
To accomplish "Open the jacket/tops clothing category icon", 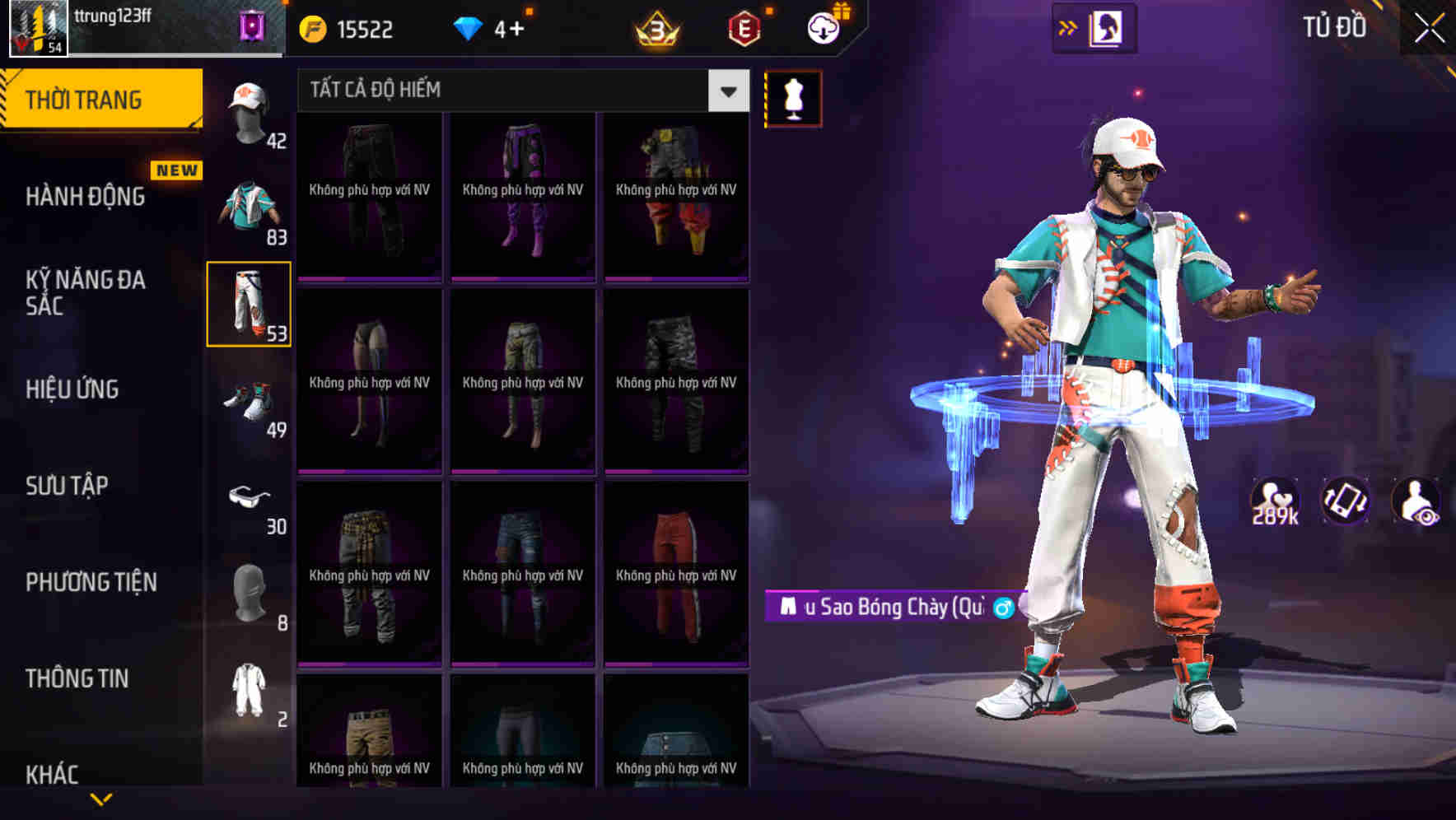I will click(250, 210).
